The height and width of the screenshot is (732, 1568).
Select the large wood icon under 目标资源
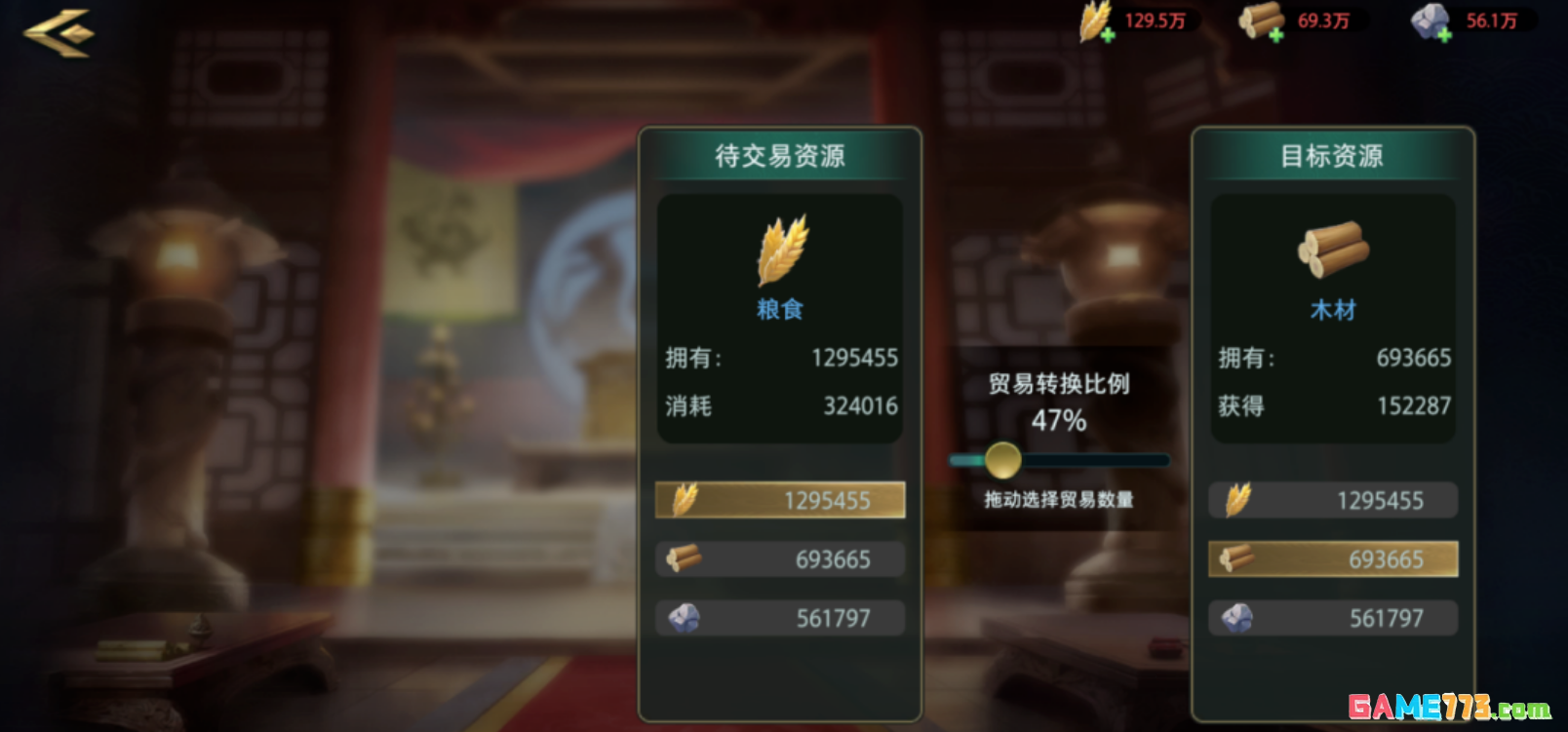click(x=1333, y=251)
